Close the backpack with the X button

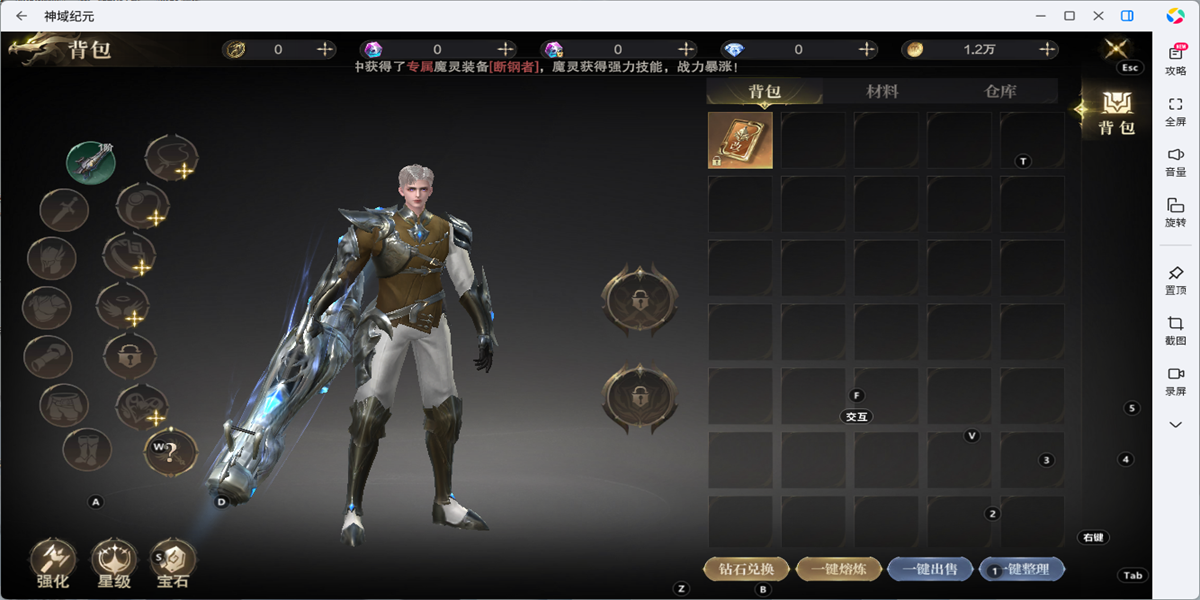pos(1116,47)
